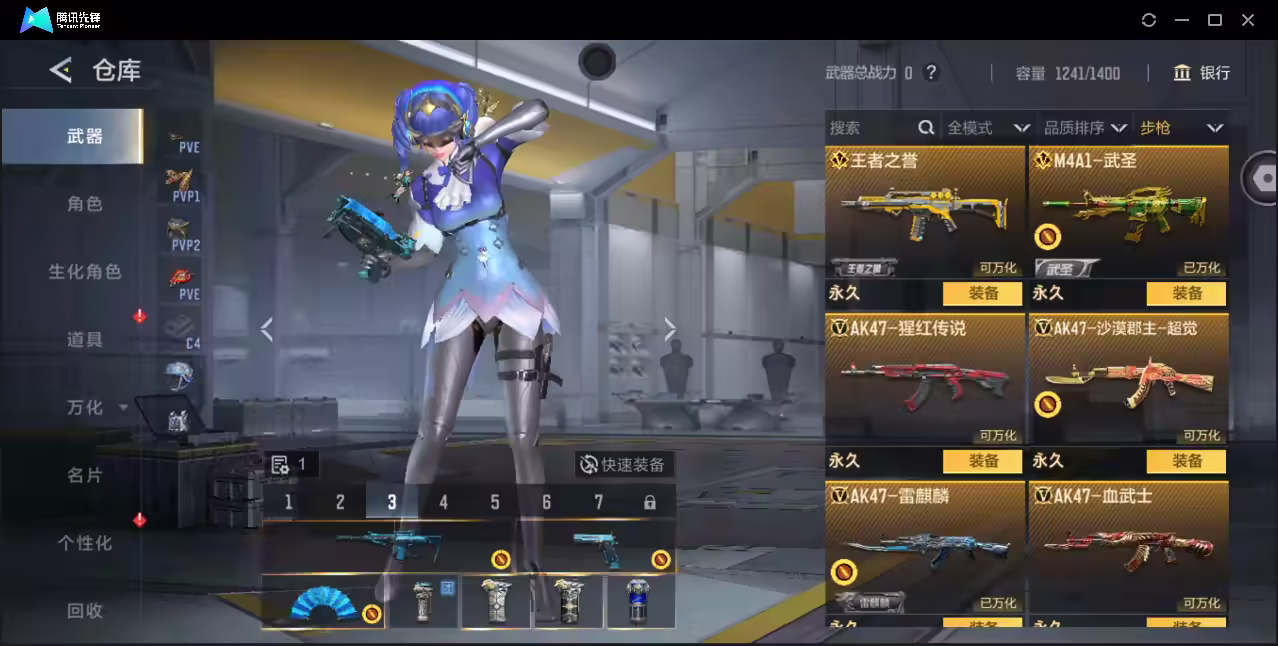This screenshot has width=1278, height=646.
Task: Open the 回收 section
Action: (x=85, y=611)
